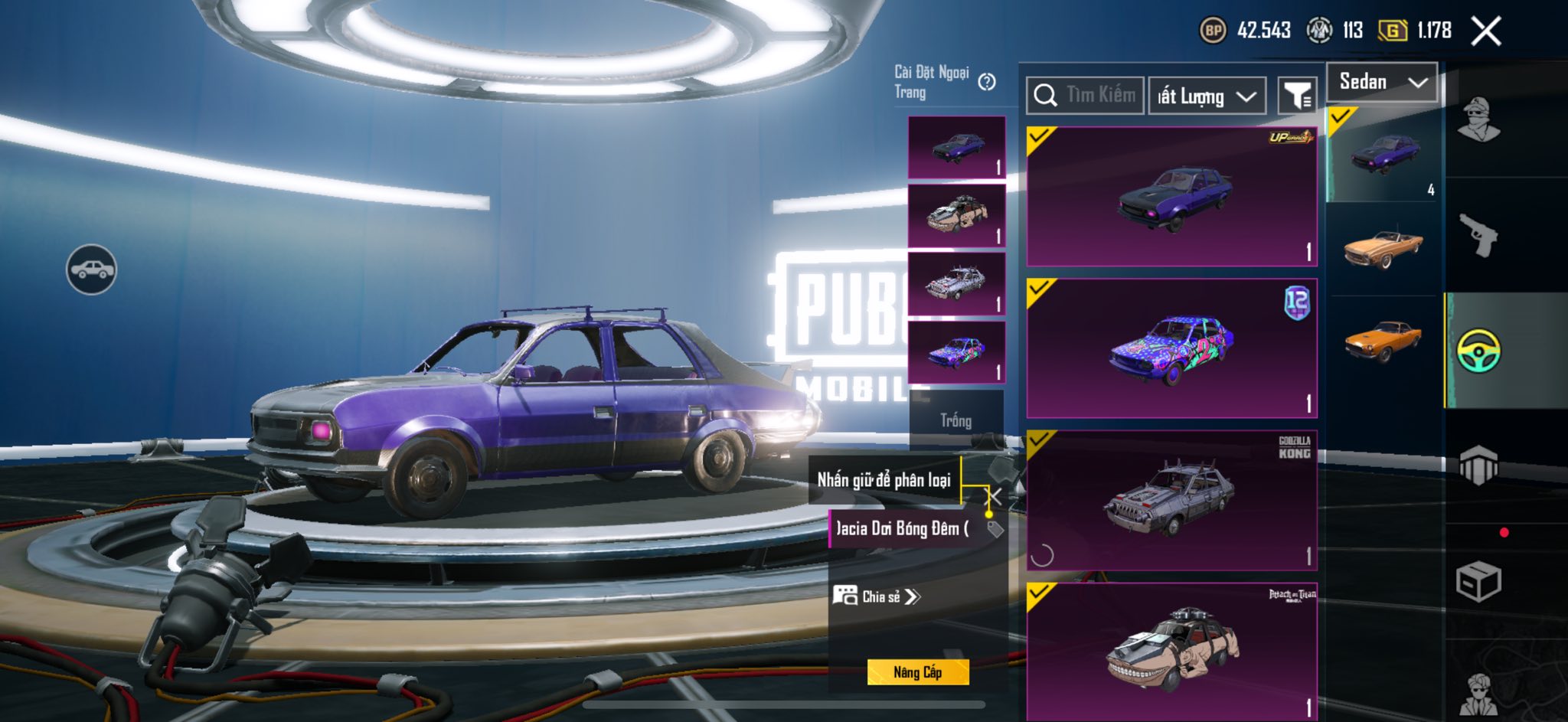This screenshot has width=1568, height=722.
Task: Select the neon graffiti number 12 Dacia
Action: click(x=1171, y=348)
